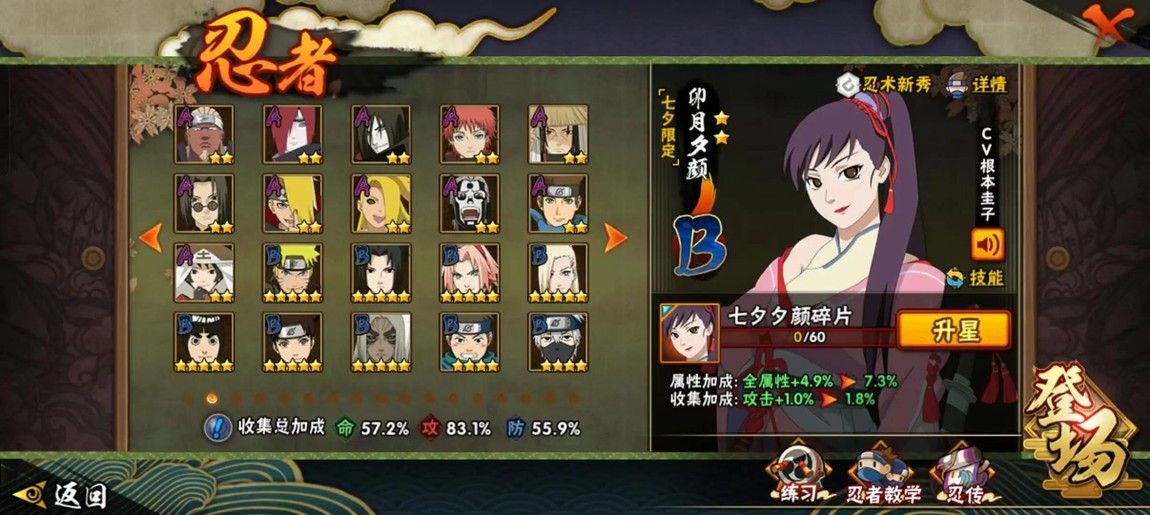1150x515 pixels.
Task: Show the previous ninja page arrow
Action: pyautogui.click(x=151, y=237)
